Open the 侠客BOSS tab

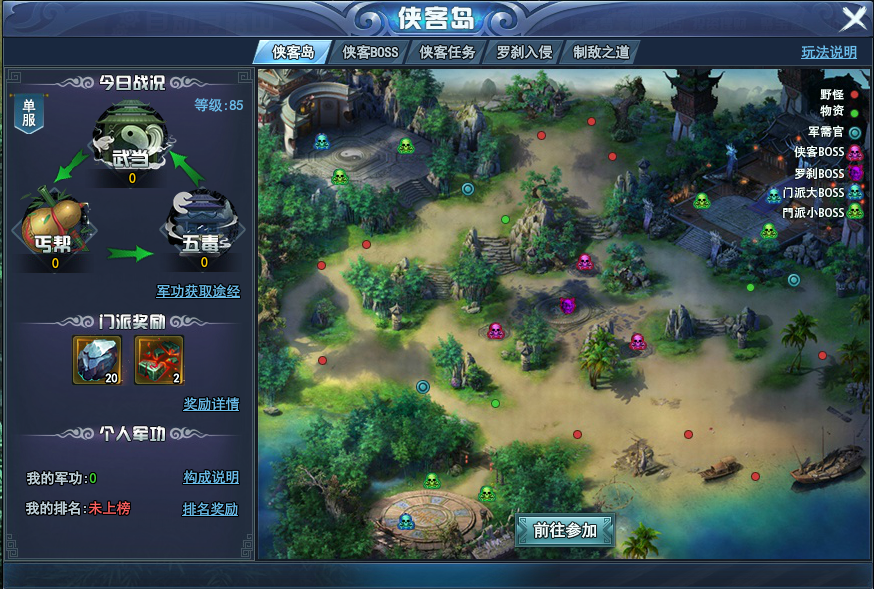370,52
